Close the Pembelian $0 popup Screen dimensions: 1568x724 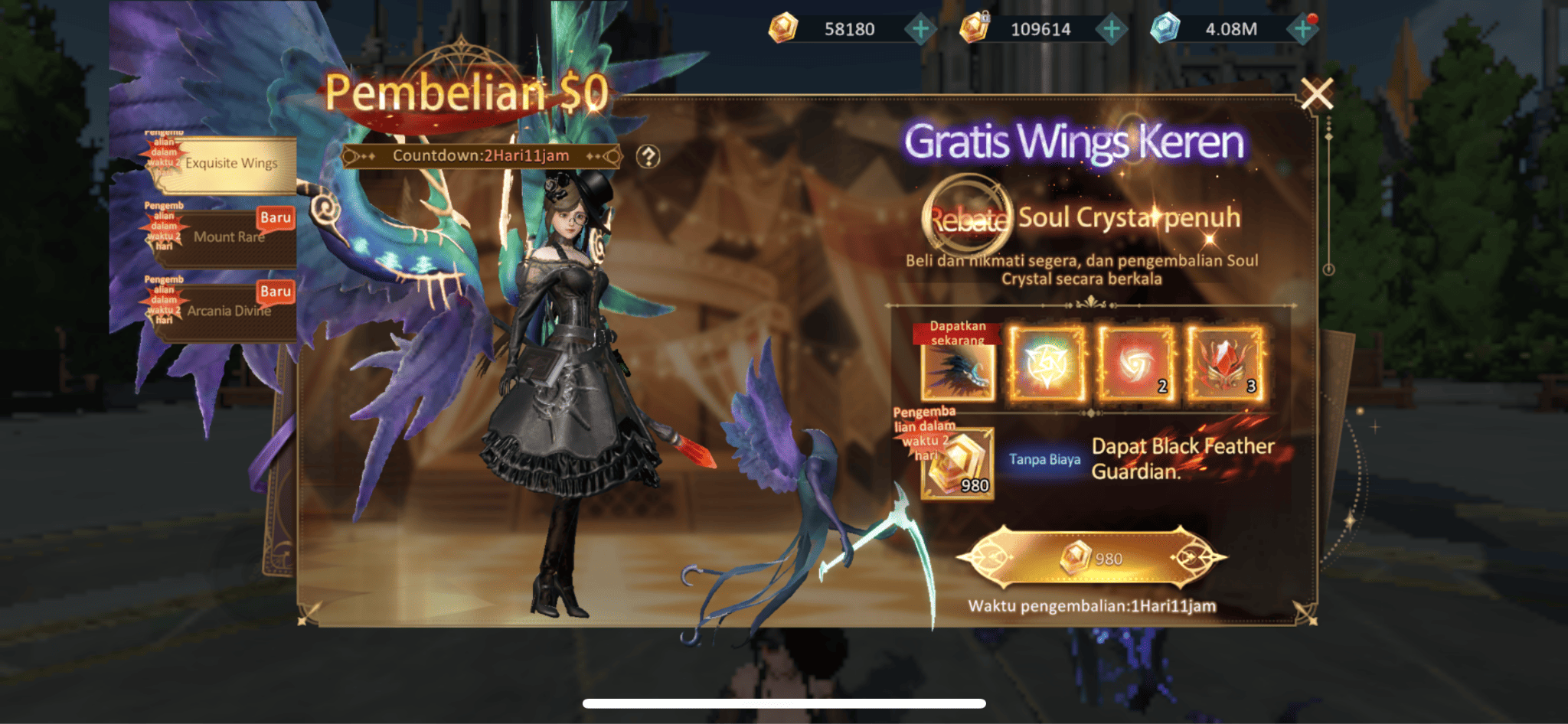pos(1316,95)
